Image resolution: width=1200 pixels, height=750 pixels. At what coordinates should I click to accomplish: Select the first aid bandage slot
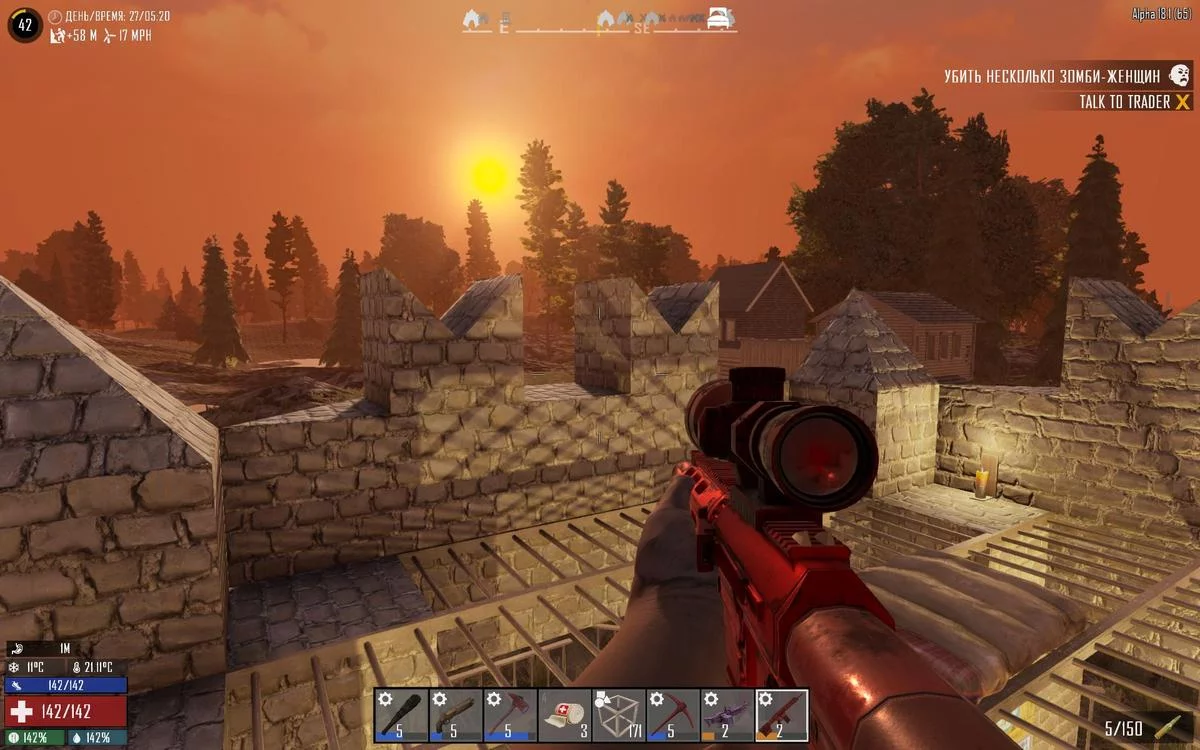[564, 715]
